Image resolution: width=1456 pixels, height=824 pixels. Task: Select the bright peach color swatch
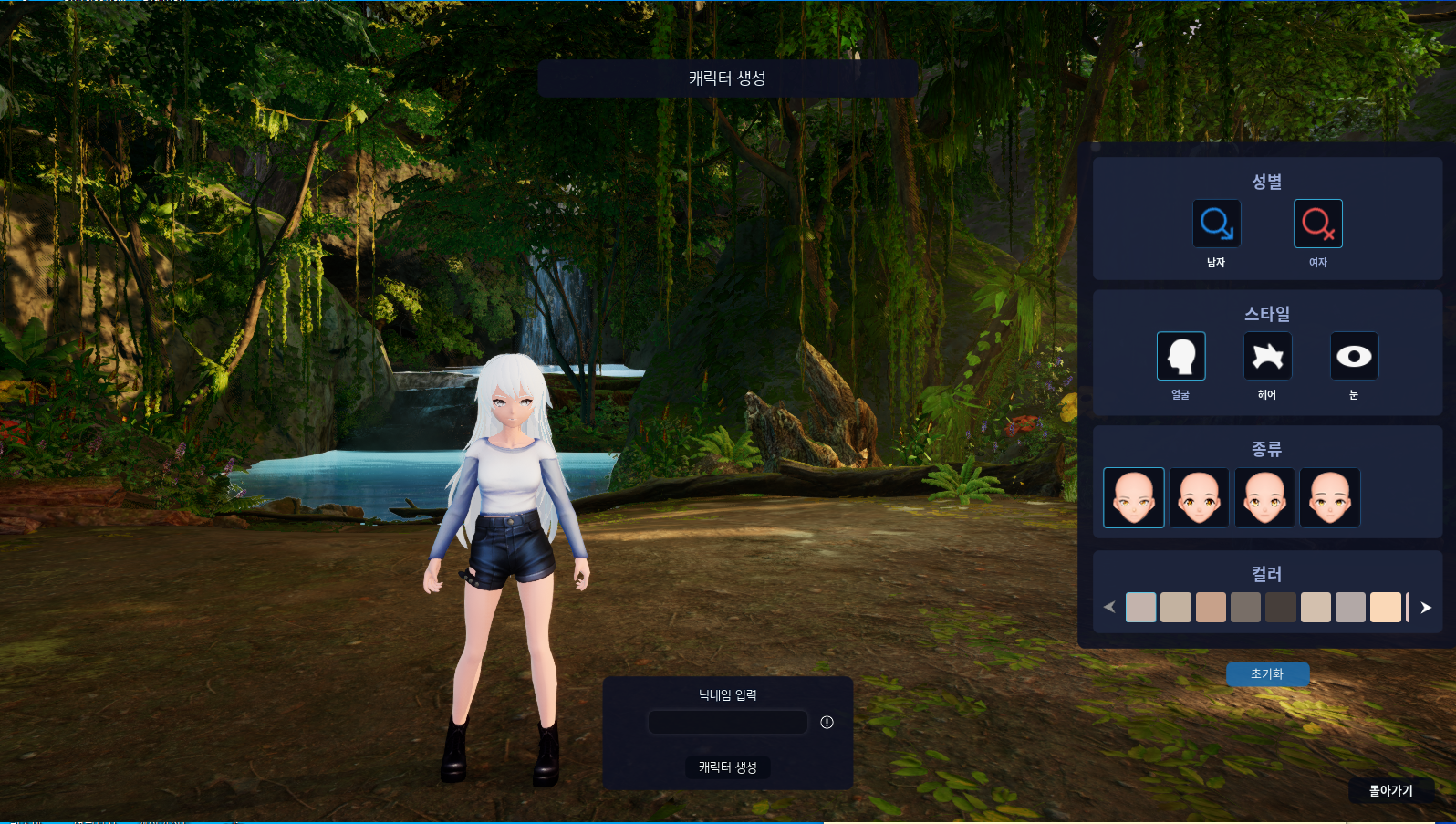[x=1385, y=607]
